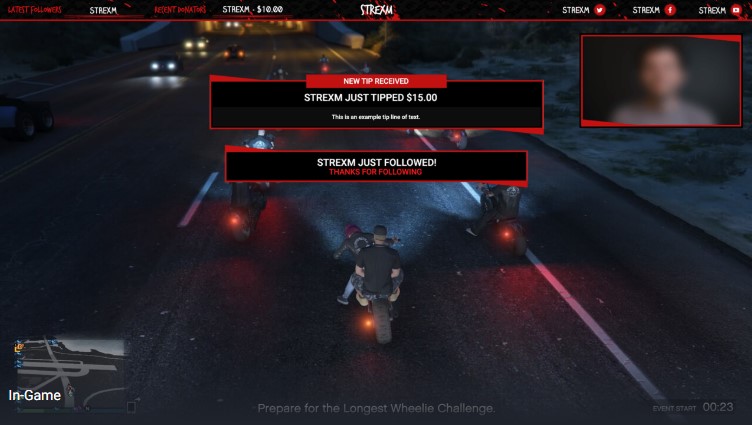The height and width of the screenshot is (425, 752).
Task: Open the Twitter icon in the overlay
Action: 600,10
